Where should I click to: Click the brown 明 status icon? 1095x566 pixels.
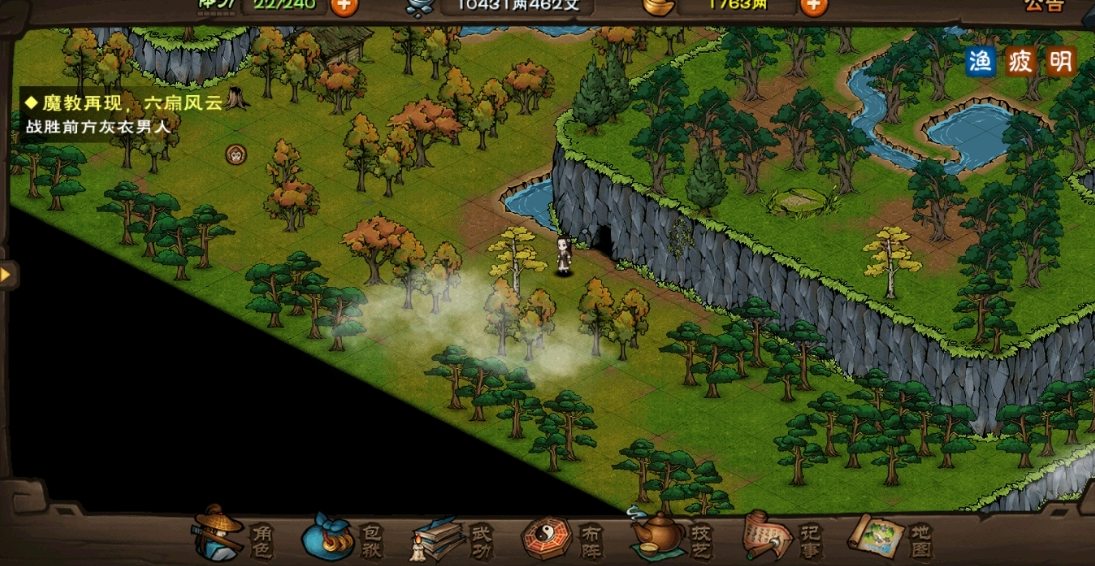(1060, 62)
